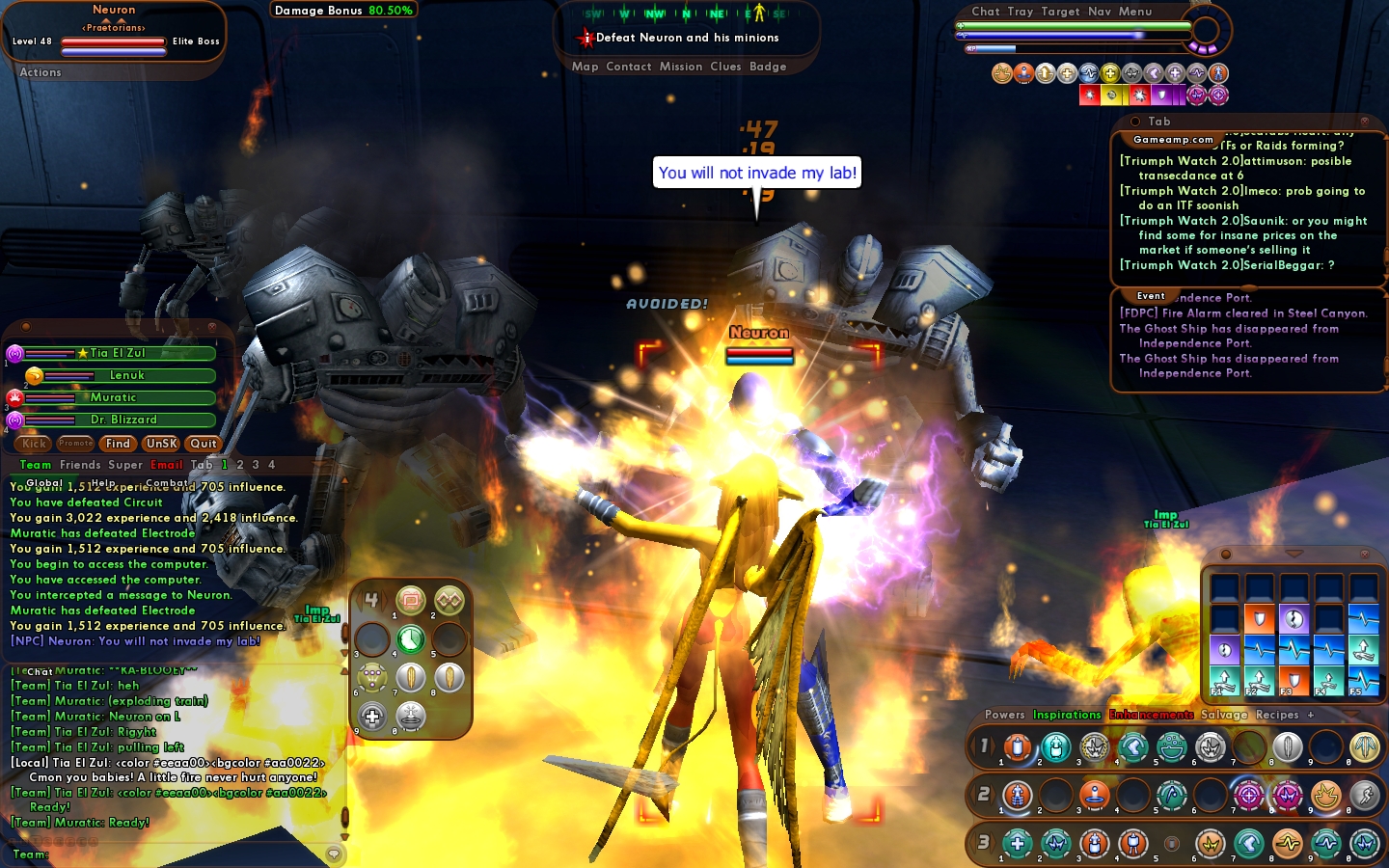The width and height of the screenshot is (1389, 868).
Task: Switch to the Inspirations tab
Action: point(1067,715)
